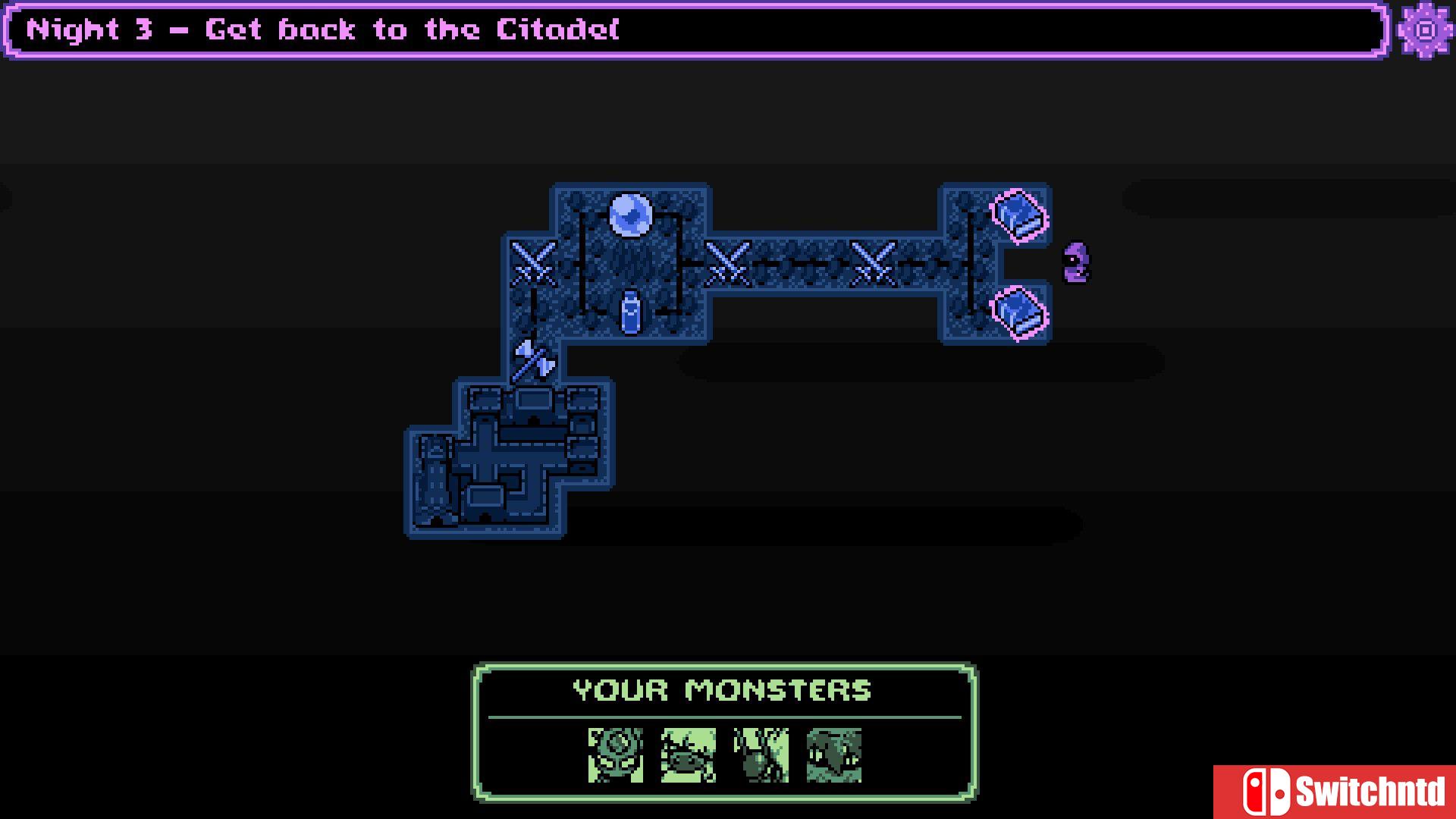Choose the lower highlighted book node

click(1020, 313)
